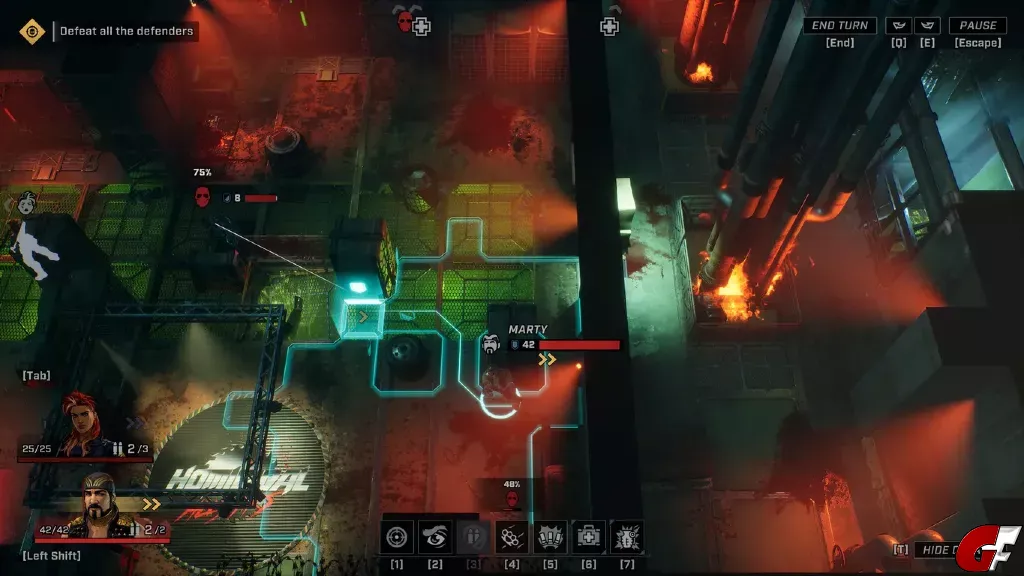1024x576 pixels.
Task: Use the brass knuckles melee ability
Action: point(512,538)
